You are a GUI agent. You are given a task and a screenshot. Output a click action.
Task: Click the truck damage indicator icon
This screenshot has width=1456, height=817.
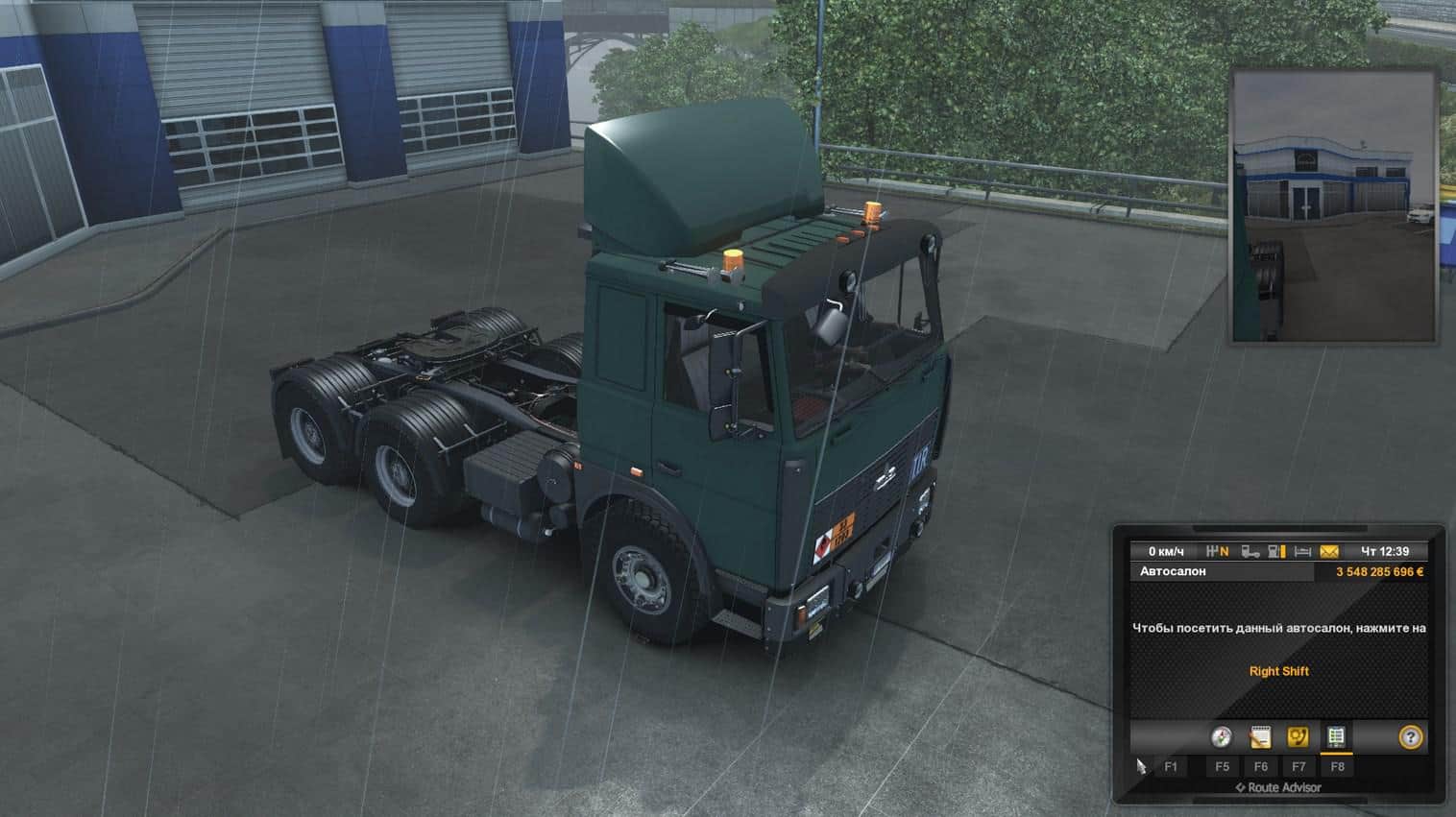pyautogui.click(x=1250, y=552)
